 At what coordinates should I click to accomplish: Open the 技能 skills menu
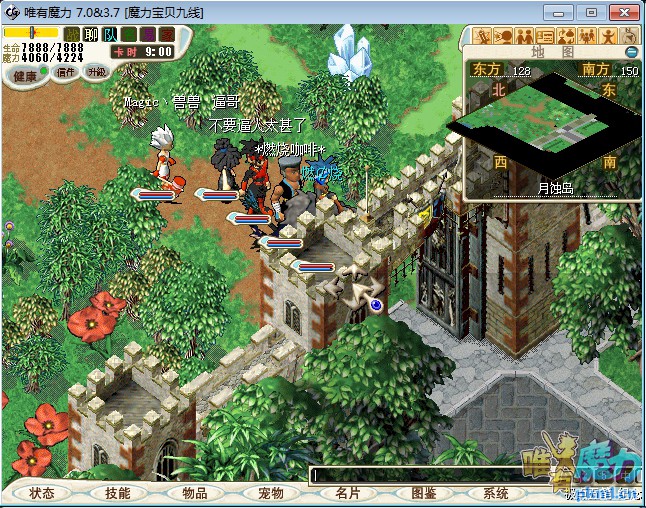tap(117, 493)
